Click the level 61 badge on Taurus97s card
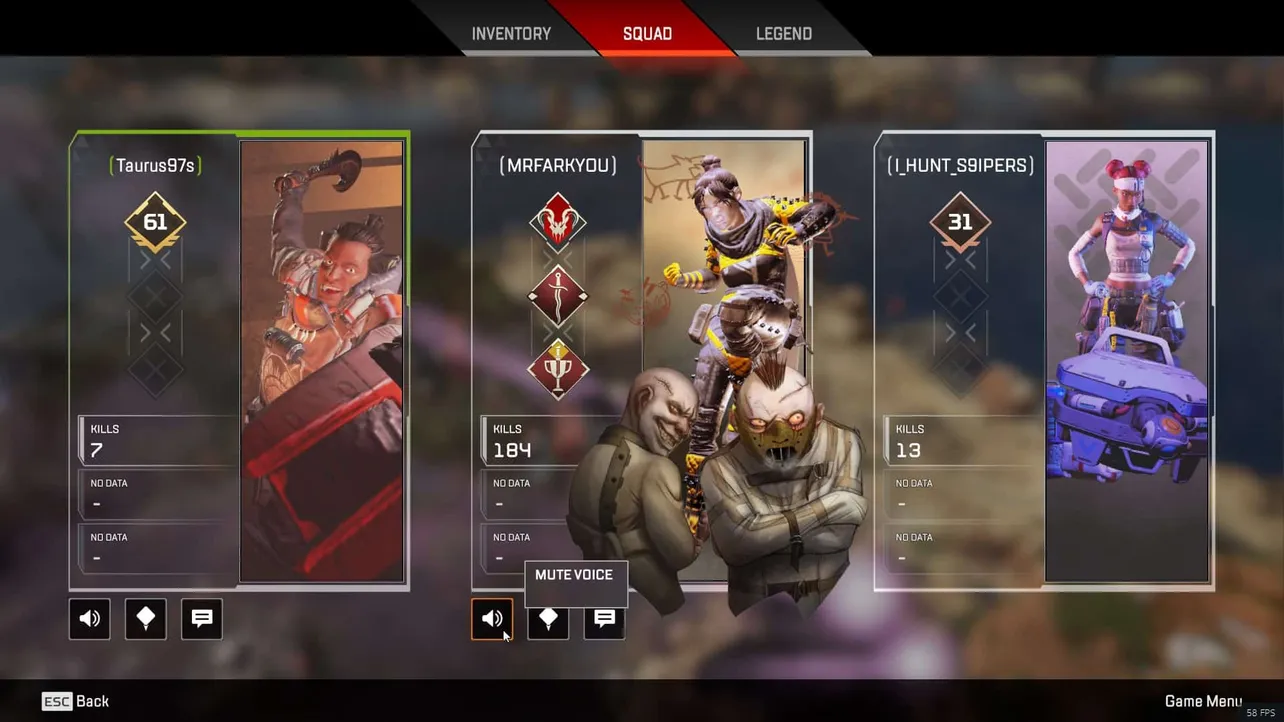Screen dimensions: 1284x722 (x=155, y=222)
